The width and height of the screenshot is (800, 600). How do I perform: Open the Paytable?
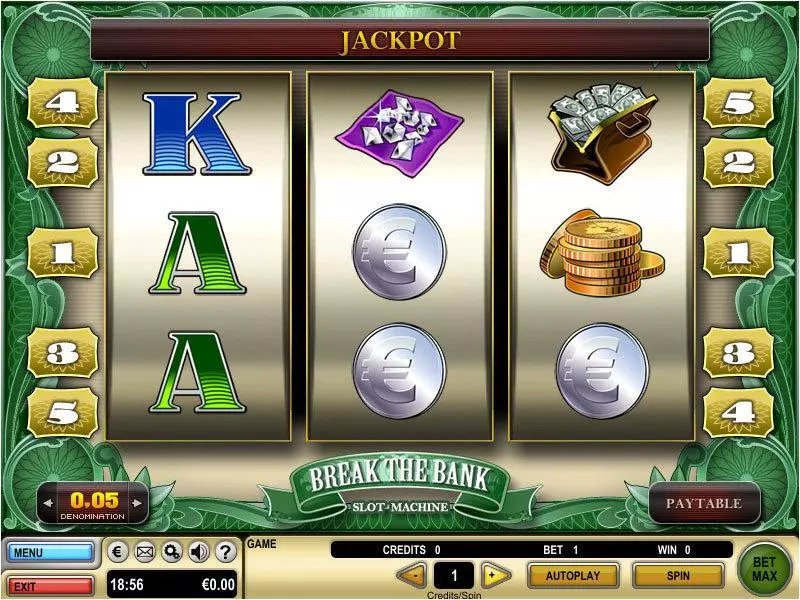[x=704, y=504]
